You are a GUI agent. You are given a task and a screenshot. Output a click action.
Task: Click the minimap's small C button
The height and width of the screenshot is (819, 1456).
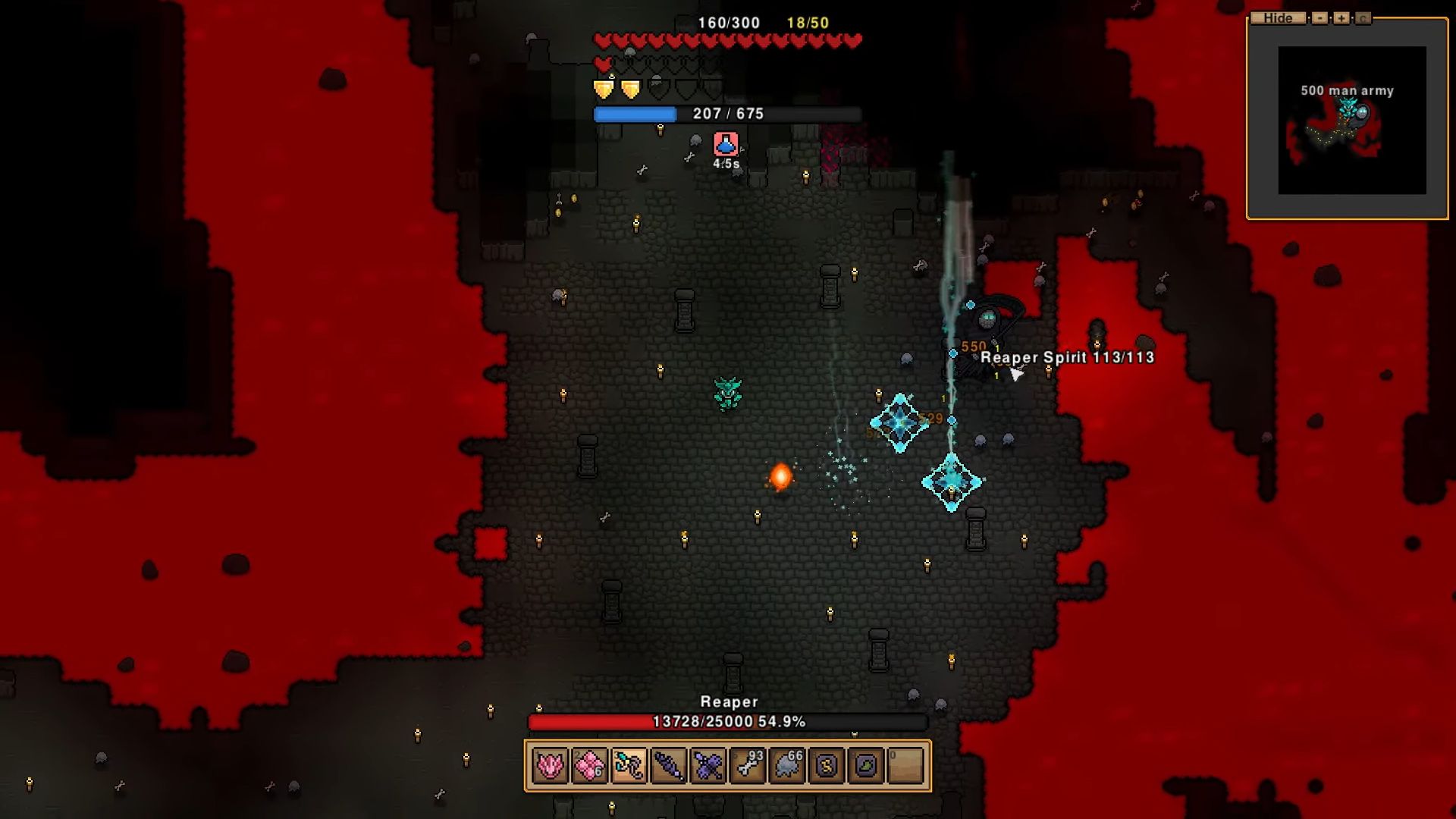click(1363, 18)
